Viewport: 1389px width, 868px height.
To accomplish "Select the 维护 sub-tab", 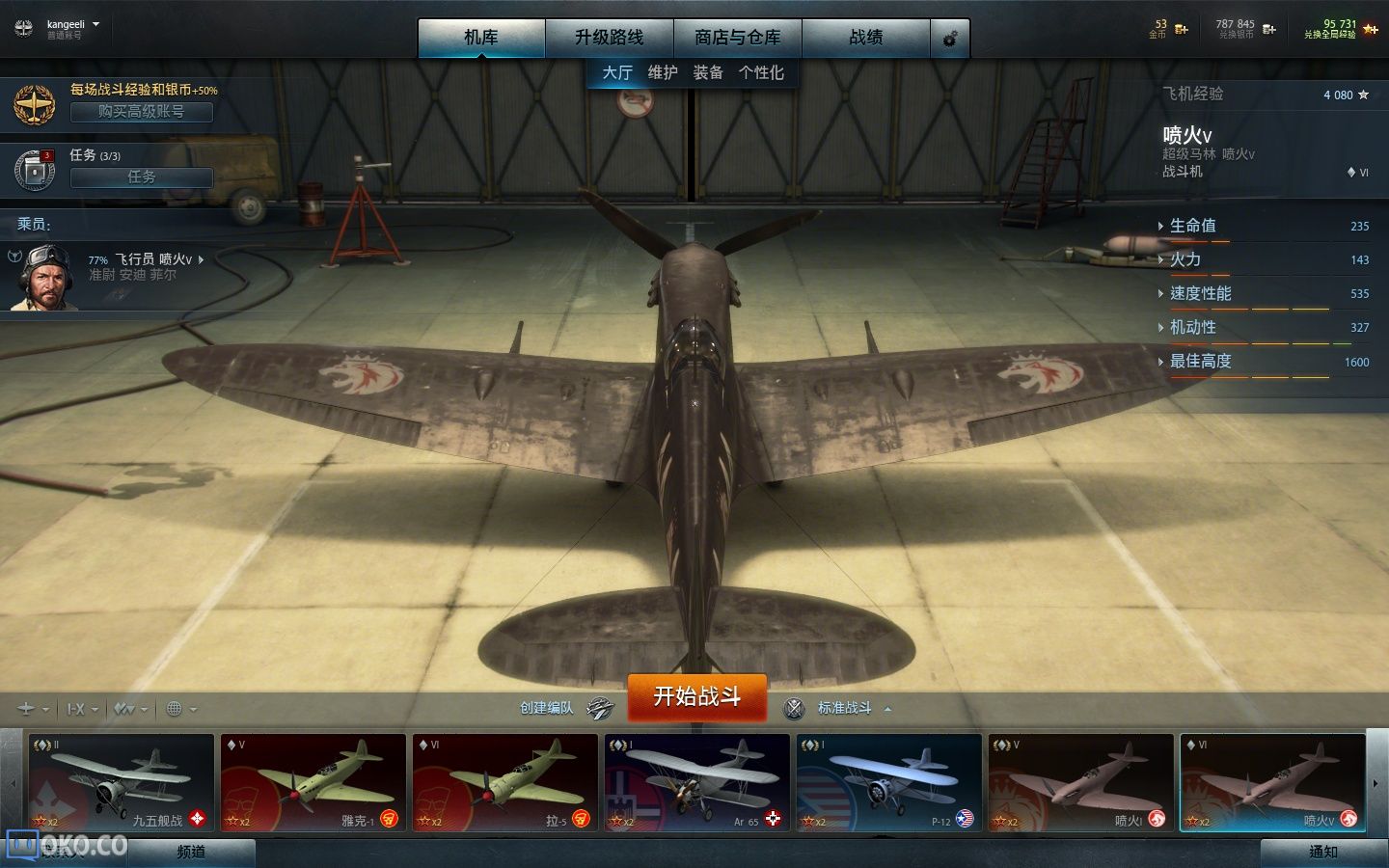I will click(x=663, y=72).
